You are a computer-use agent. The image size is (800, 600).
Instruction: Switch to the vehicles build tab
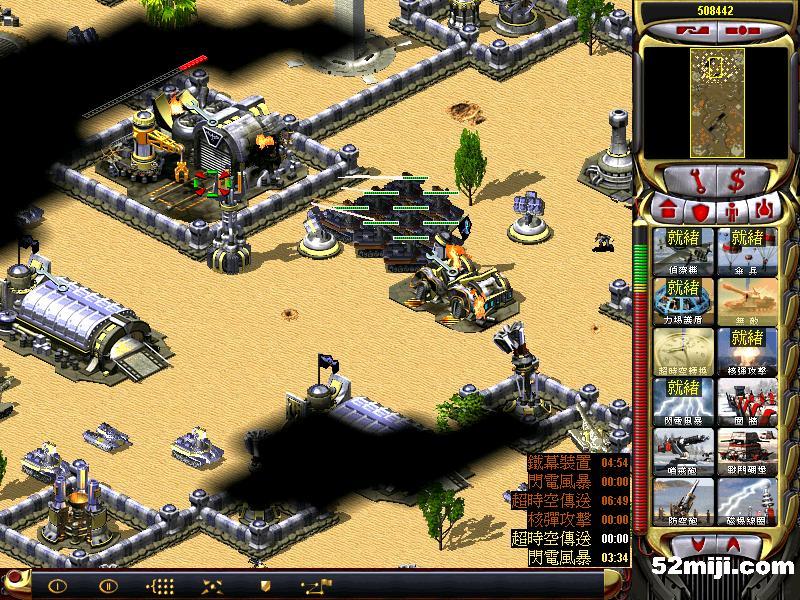tap(764, 211)
